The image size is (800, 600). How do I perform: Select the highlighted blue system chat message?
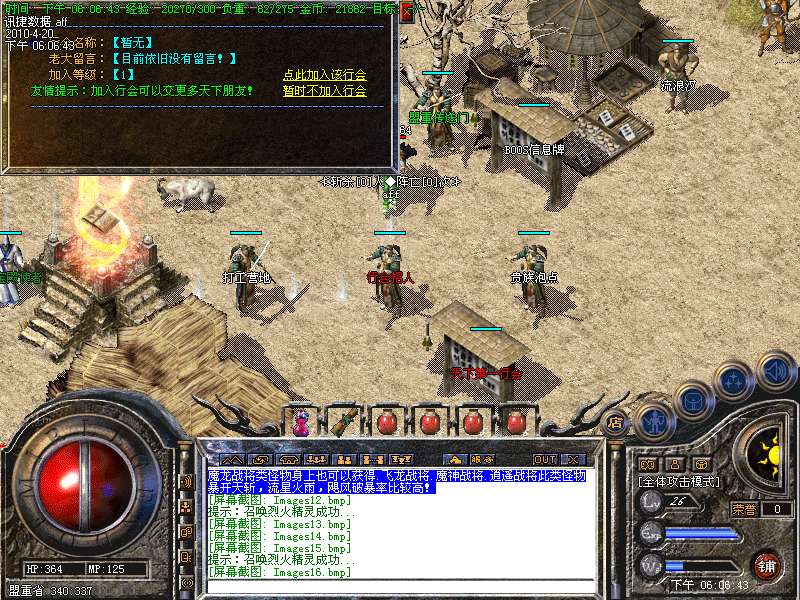click(397, 482)
